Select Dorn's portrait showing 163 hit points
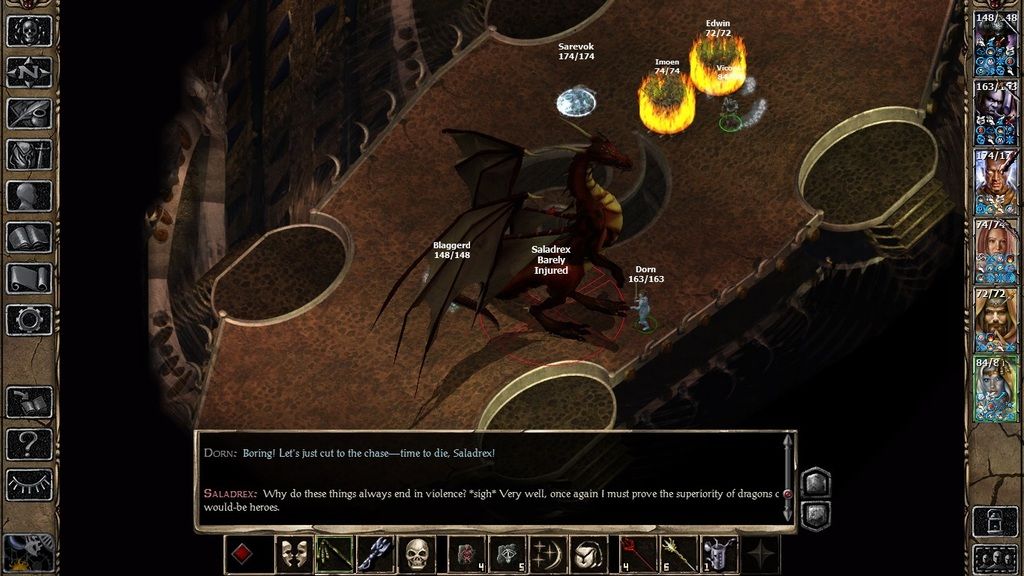Screen dimensions: 1024x576 [996, 112]
